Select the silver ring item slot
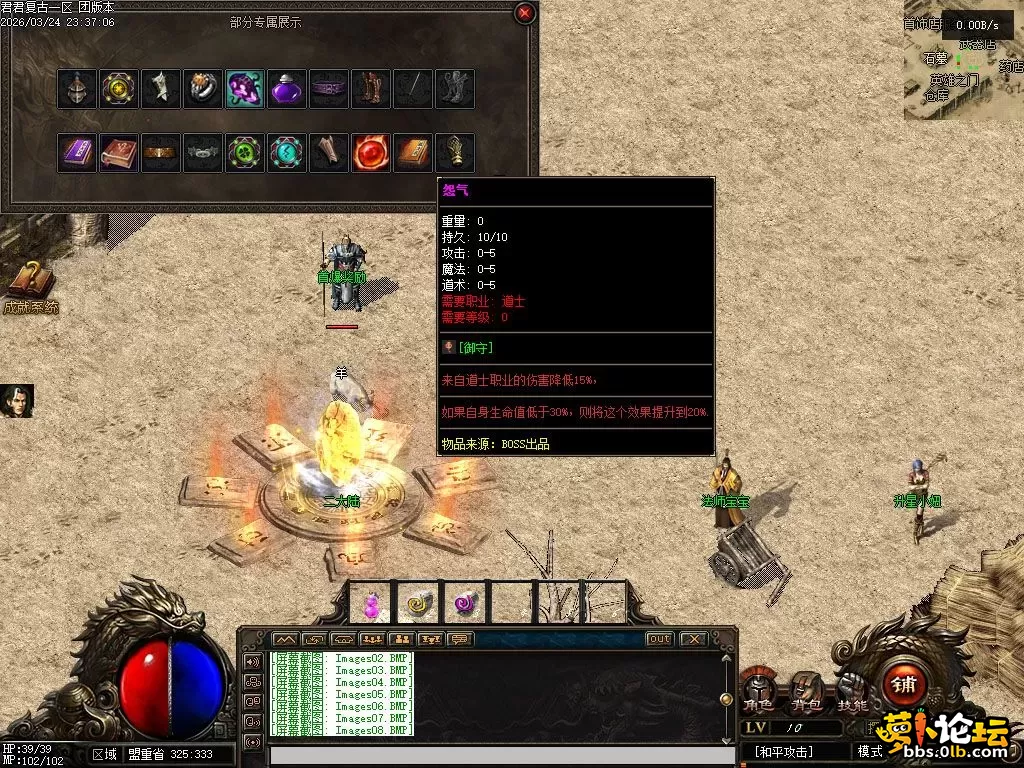The width and height of the screenshot is (1024, 768). tap(203, 89)
